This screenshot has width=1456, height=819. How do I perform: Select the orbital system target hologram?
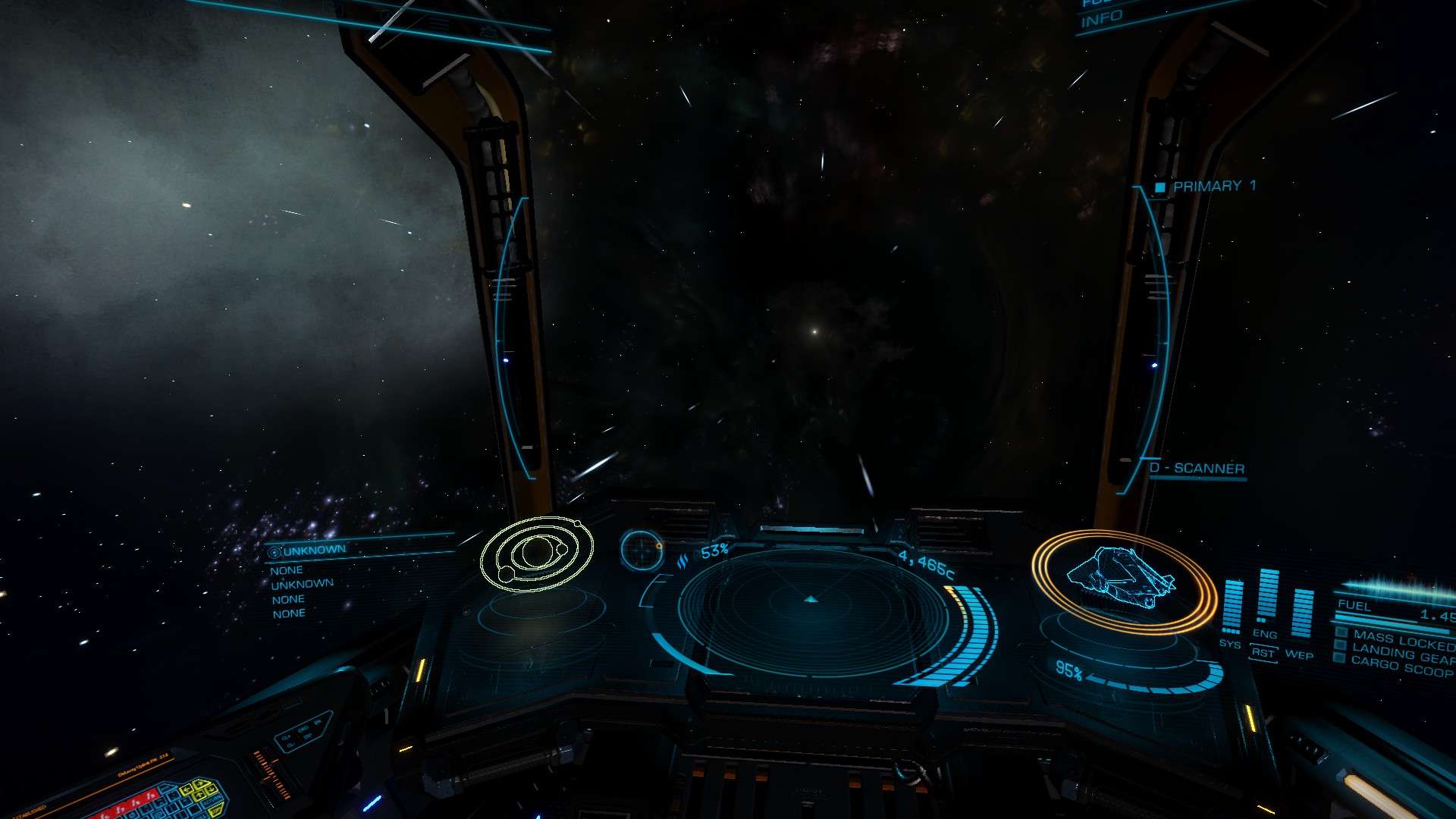coord(537,554)
